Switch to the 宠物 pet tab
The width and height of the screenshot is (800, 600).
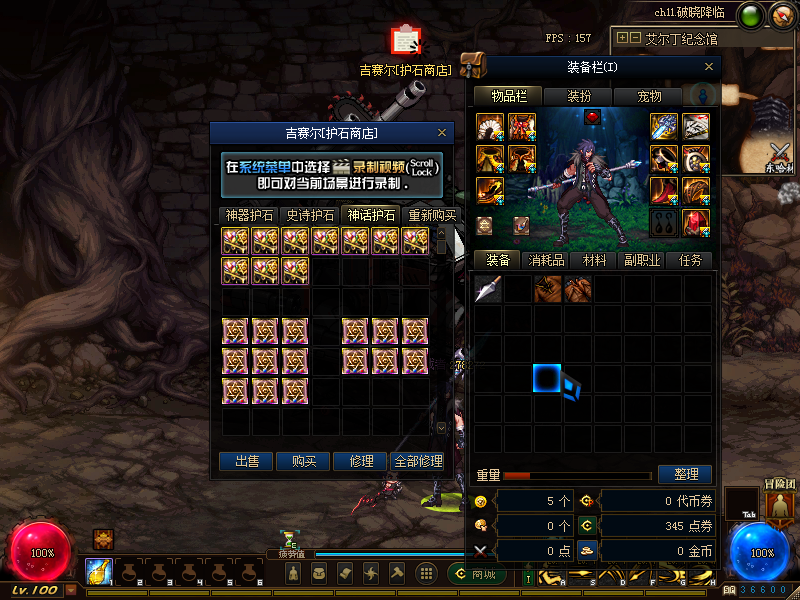pos(649,96)
